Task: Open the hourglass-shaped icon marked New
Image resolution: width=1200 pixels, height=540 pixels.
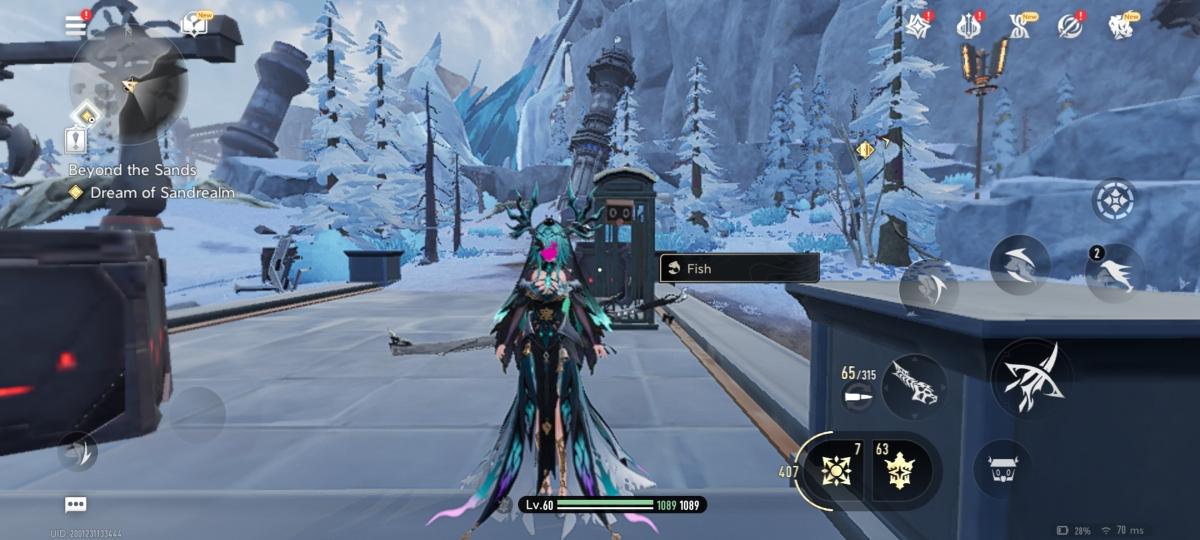Action: click(x=1019, y=27)
